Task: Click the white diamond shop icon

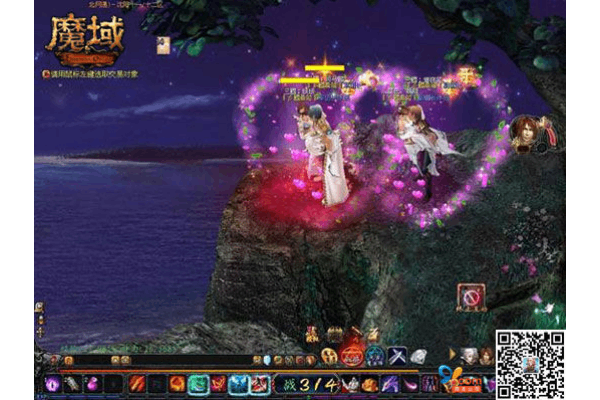Action: click(x=417, y=356)
